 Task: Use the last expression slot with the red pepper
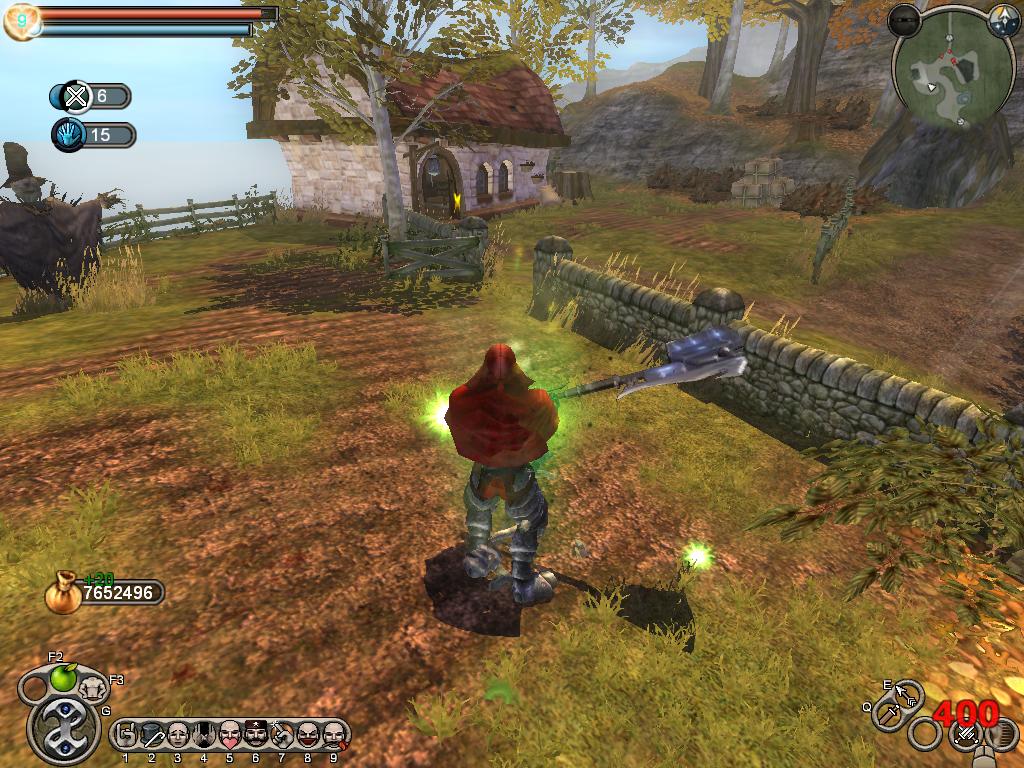click(334, 735)
